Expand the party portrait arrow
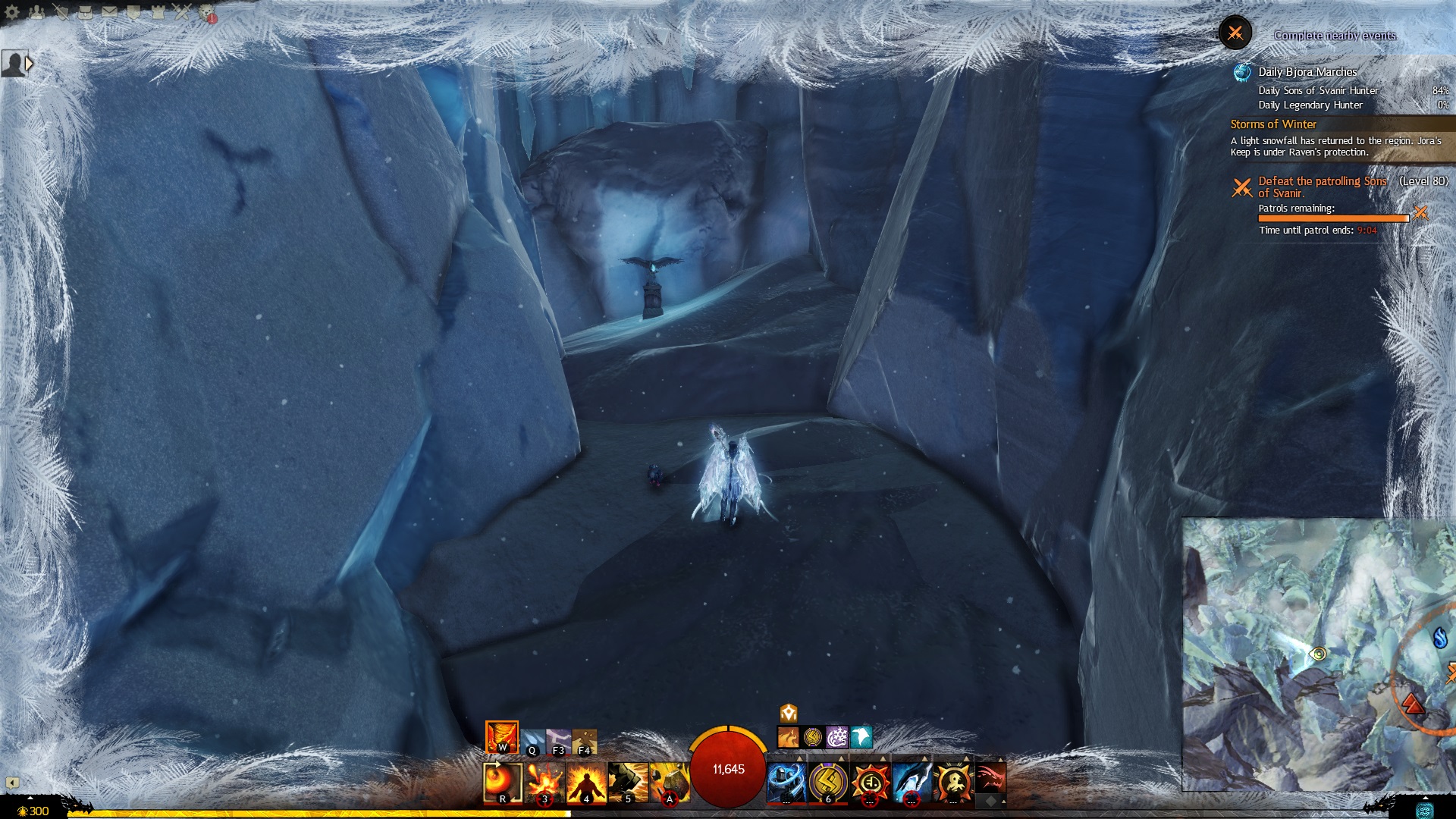This screenshot has width=1456, height=819. pos(29,64)
